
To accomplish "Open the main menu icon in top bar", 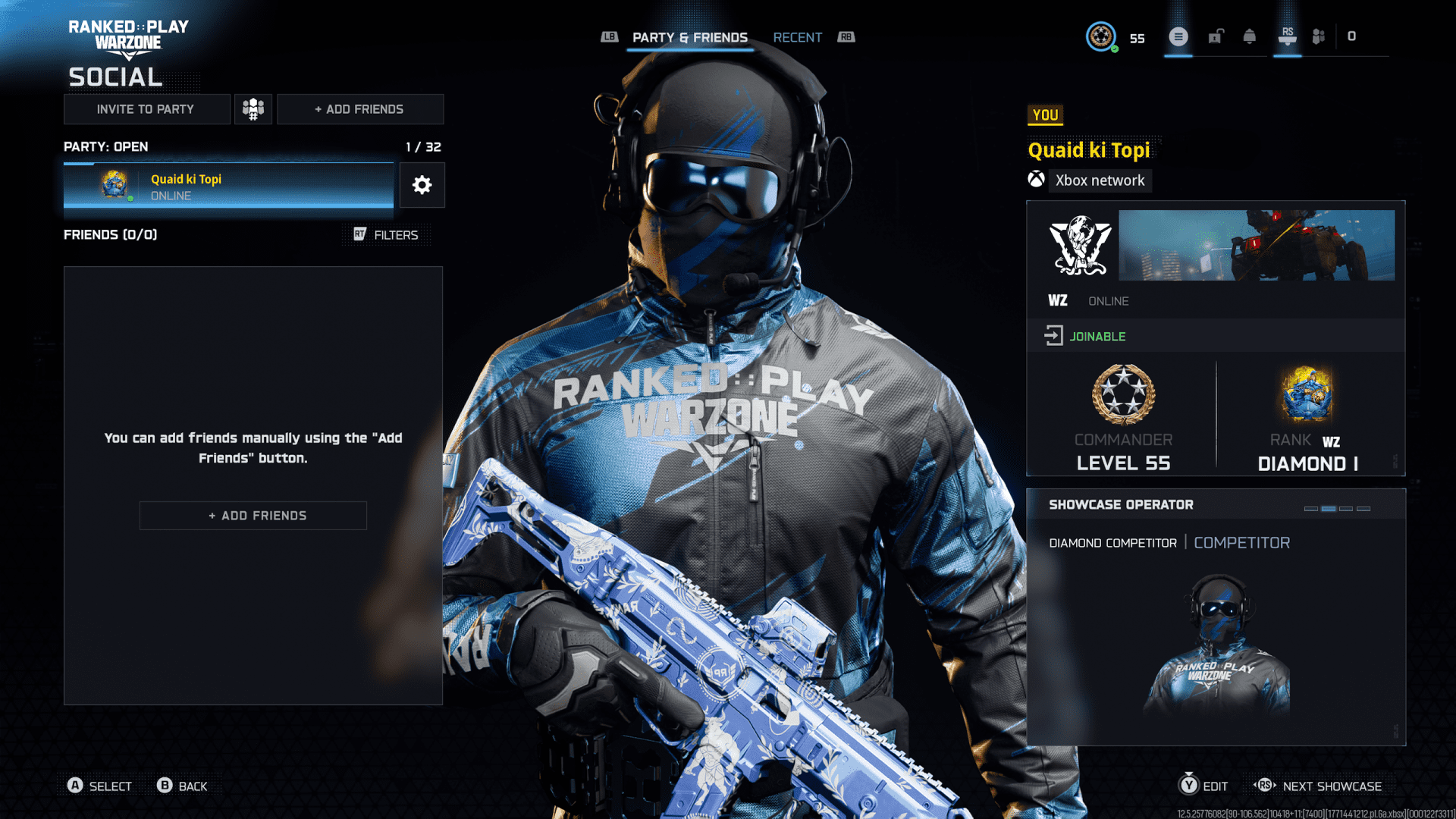I will (1178, 36).
